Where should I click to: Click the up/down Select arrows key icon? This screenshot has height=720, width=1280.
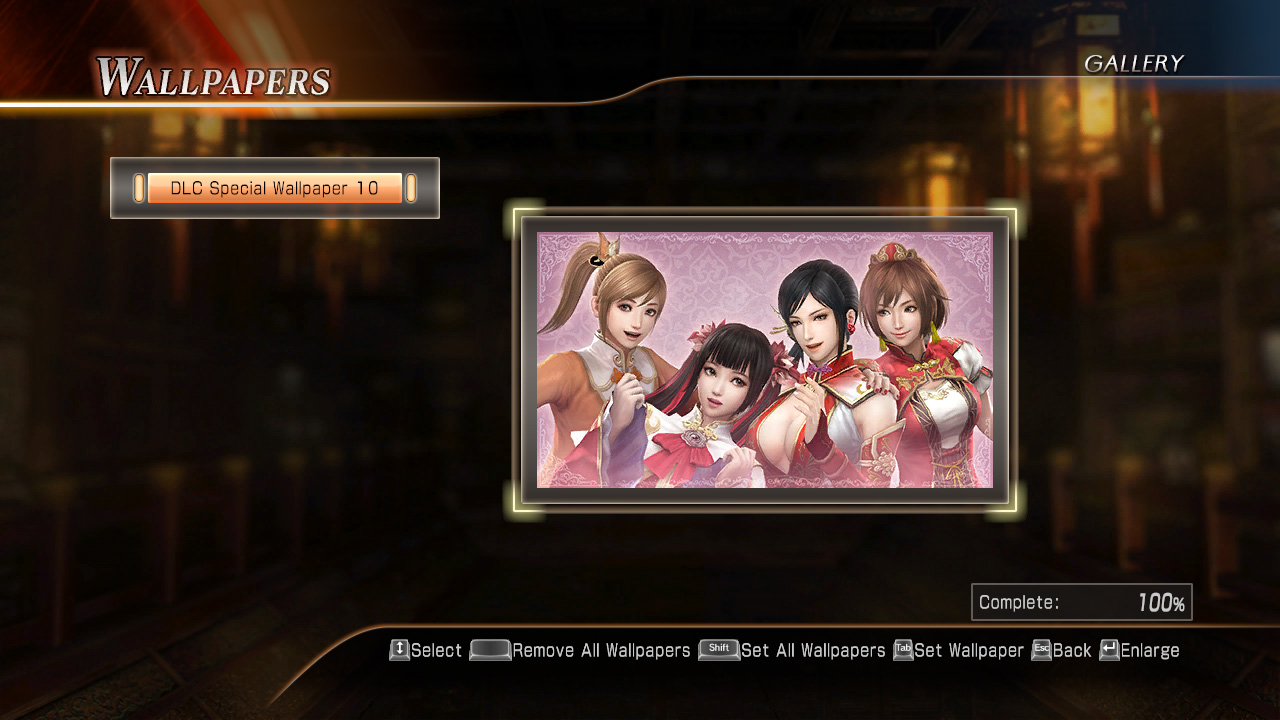[398, 650]
